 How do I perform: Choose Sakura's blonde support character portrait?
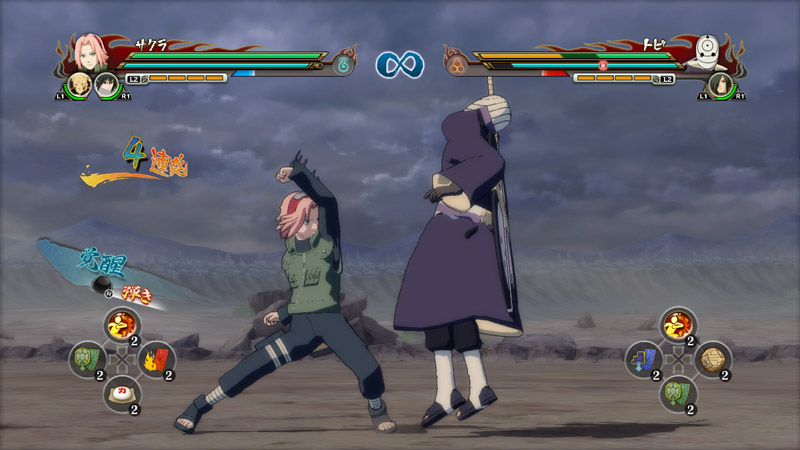pyautogui.click(x=79, y=84)
